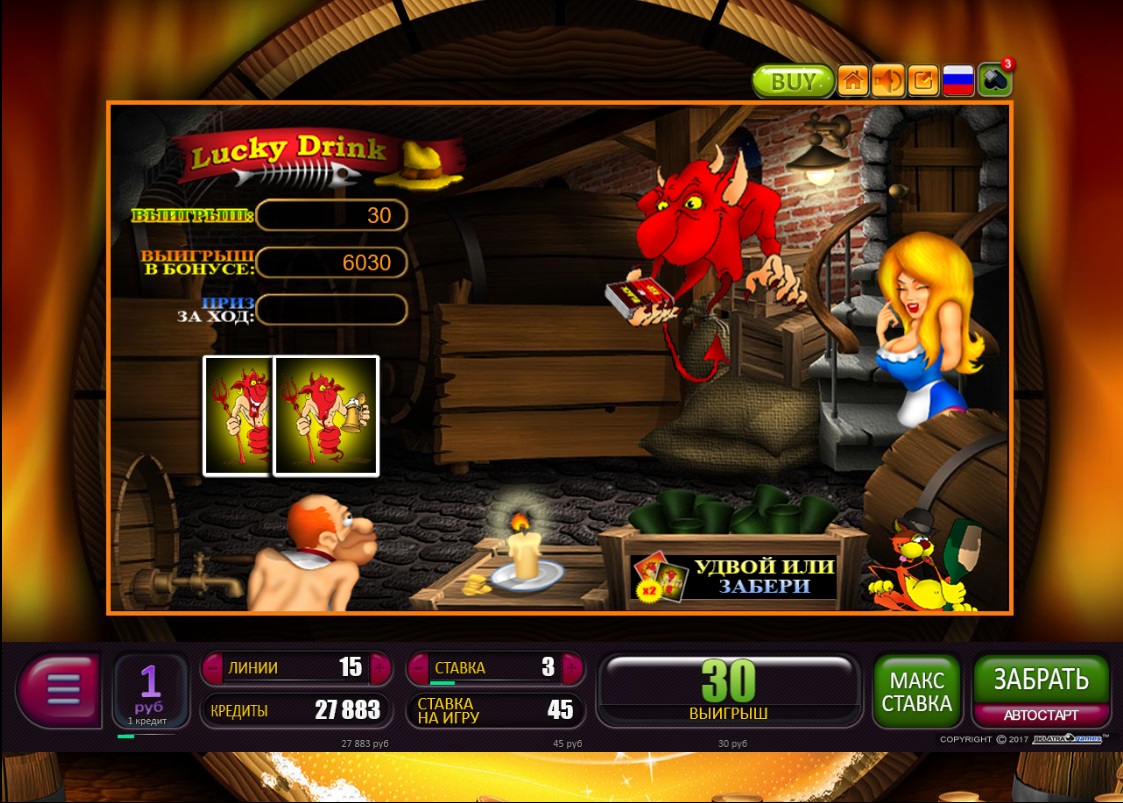Decrease the number of lines (ЛИНИИ)

tap(214, 668)
